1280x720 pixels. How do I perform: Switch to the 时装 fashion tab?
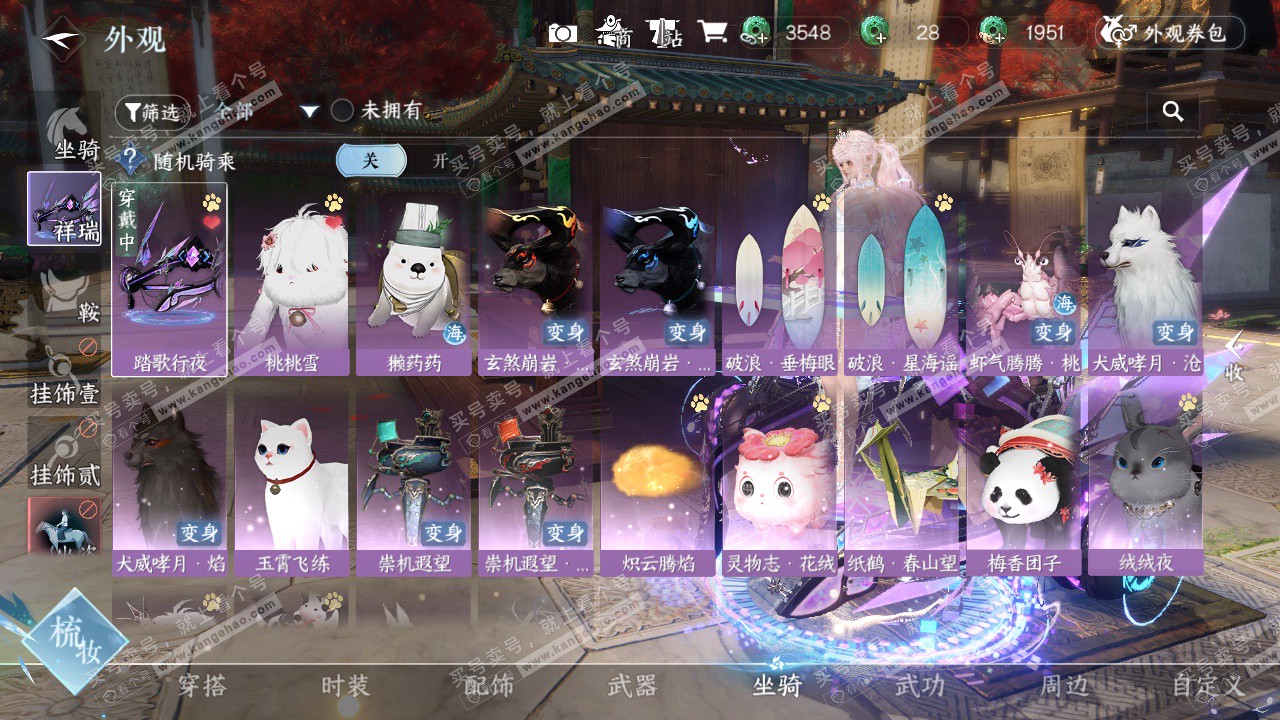345,686
